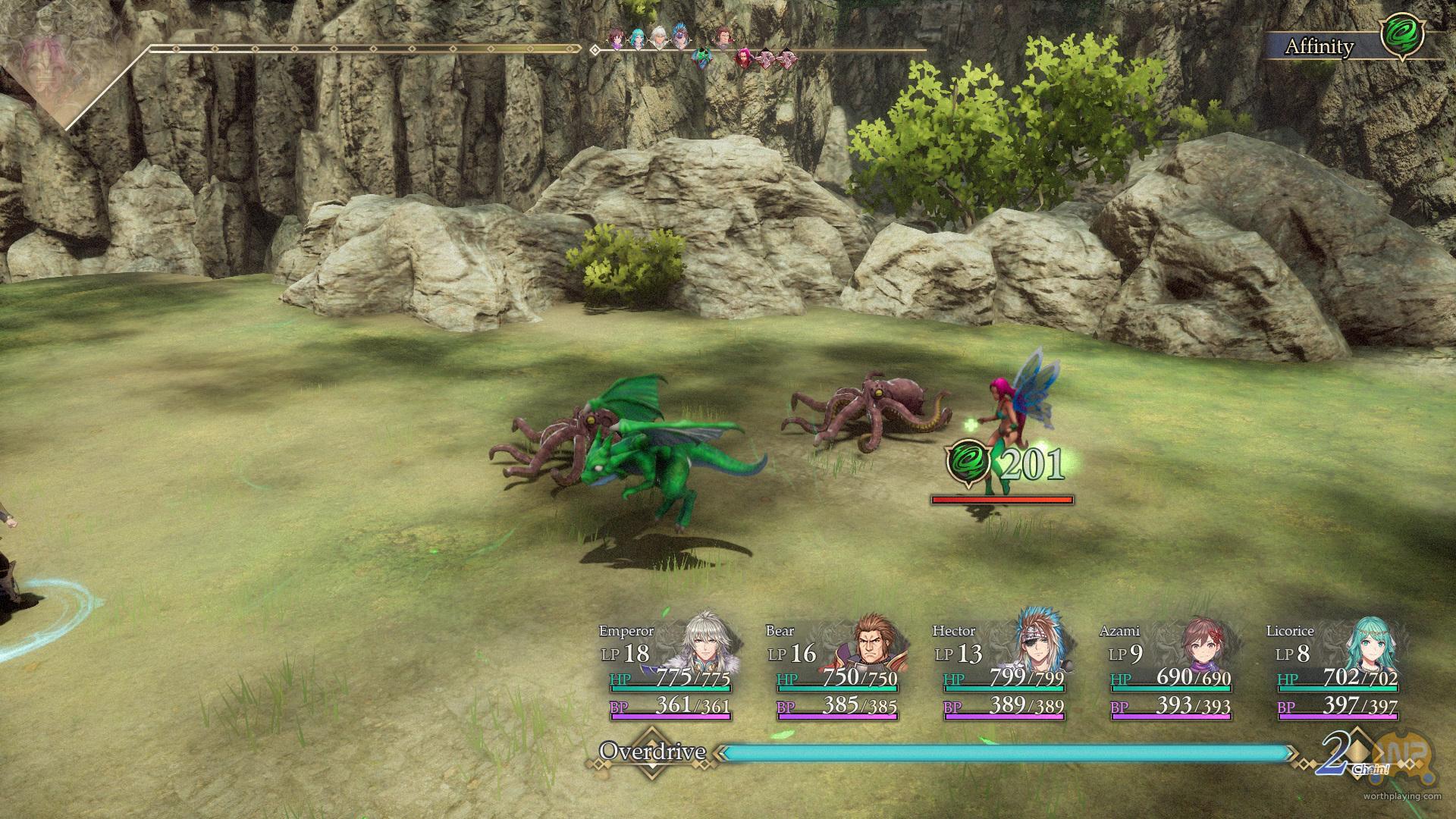The image size is (1456, 819).
Task: Select the pink-haired fairy turn-order marker
Action: [x=744, y=57]
